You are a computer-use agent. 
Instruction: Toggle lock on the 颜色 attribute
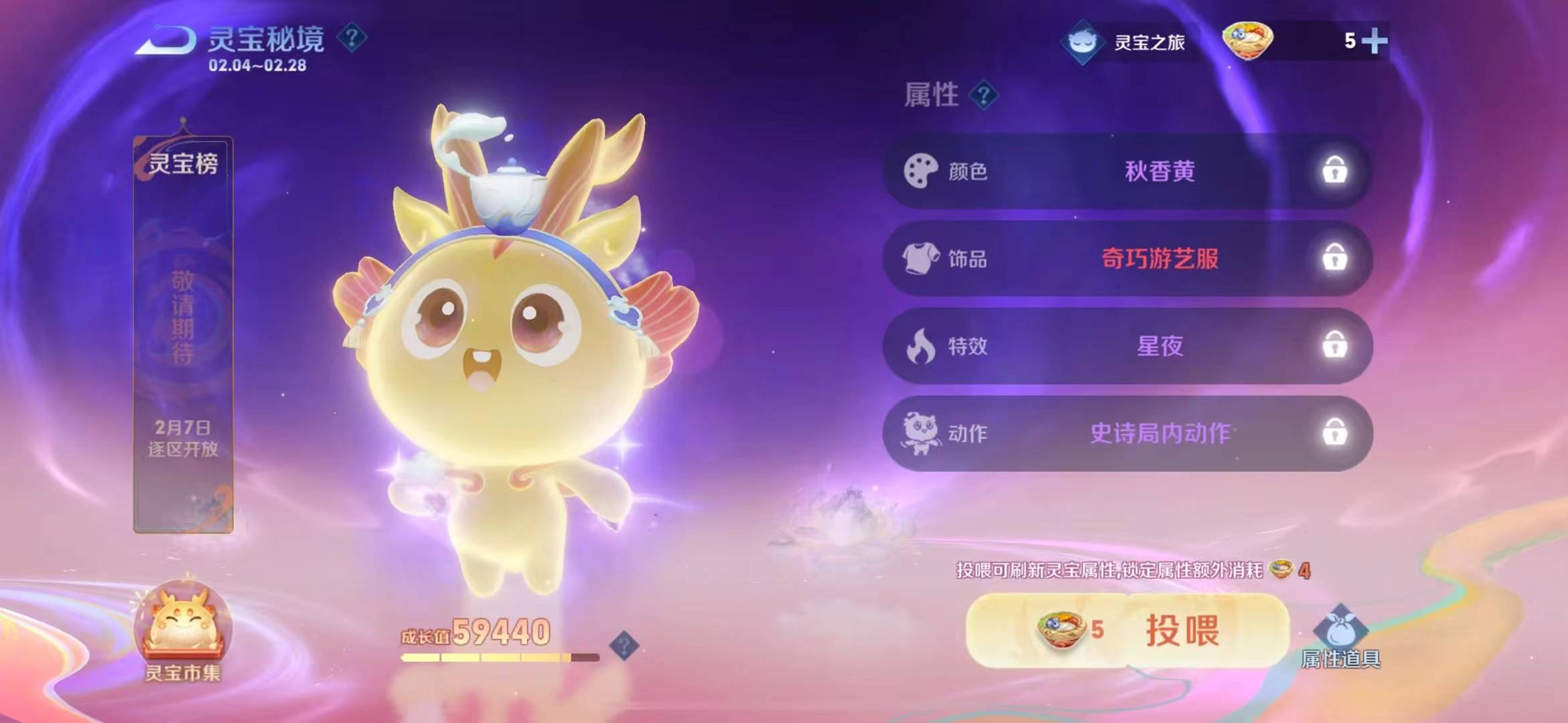[1334, 171]
